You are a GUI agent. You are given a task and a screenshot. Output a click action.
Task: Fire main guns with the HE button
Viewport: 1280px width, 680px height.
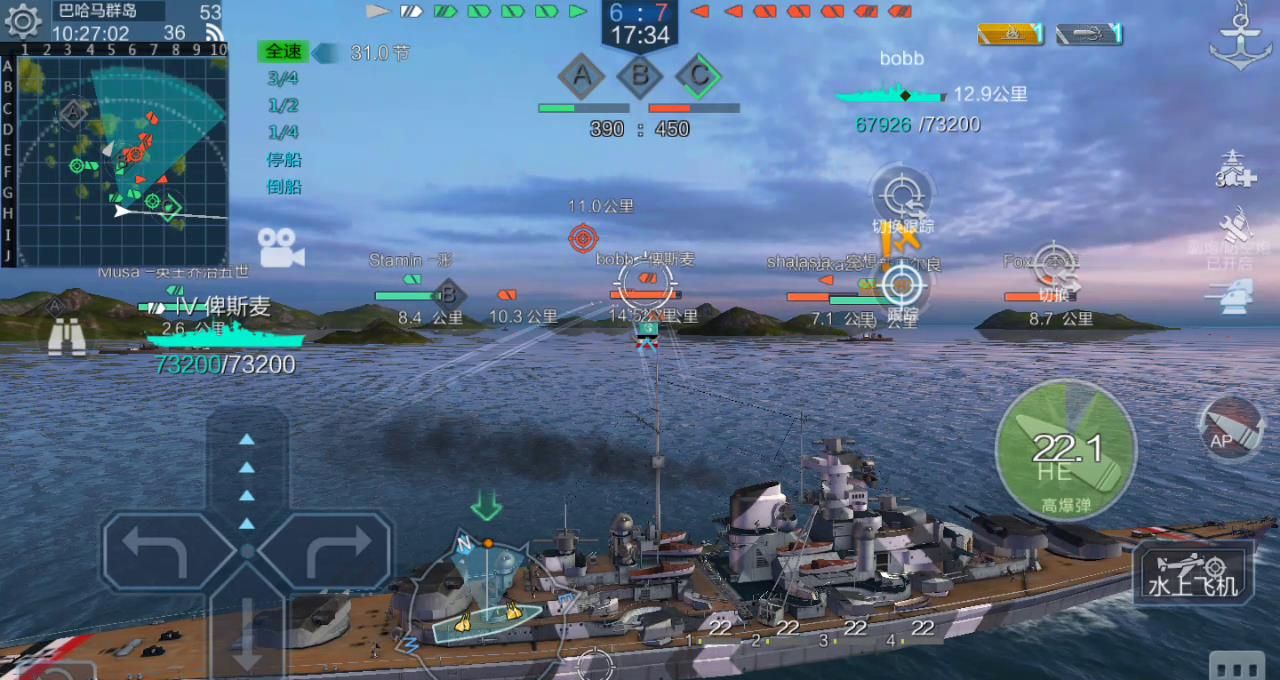pos(1066,451)
